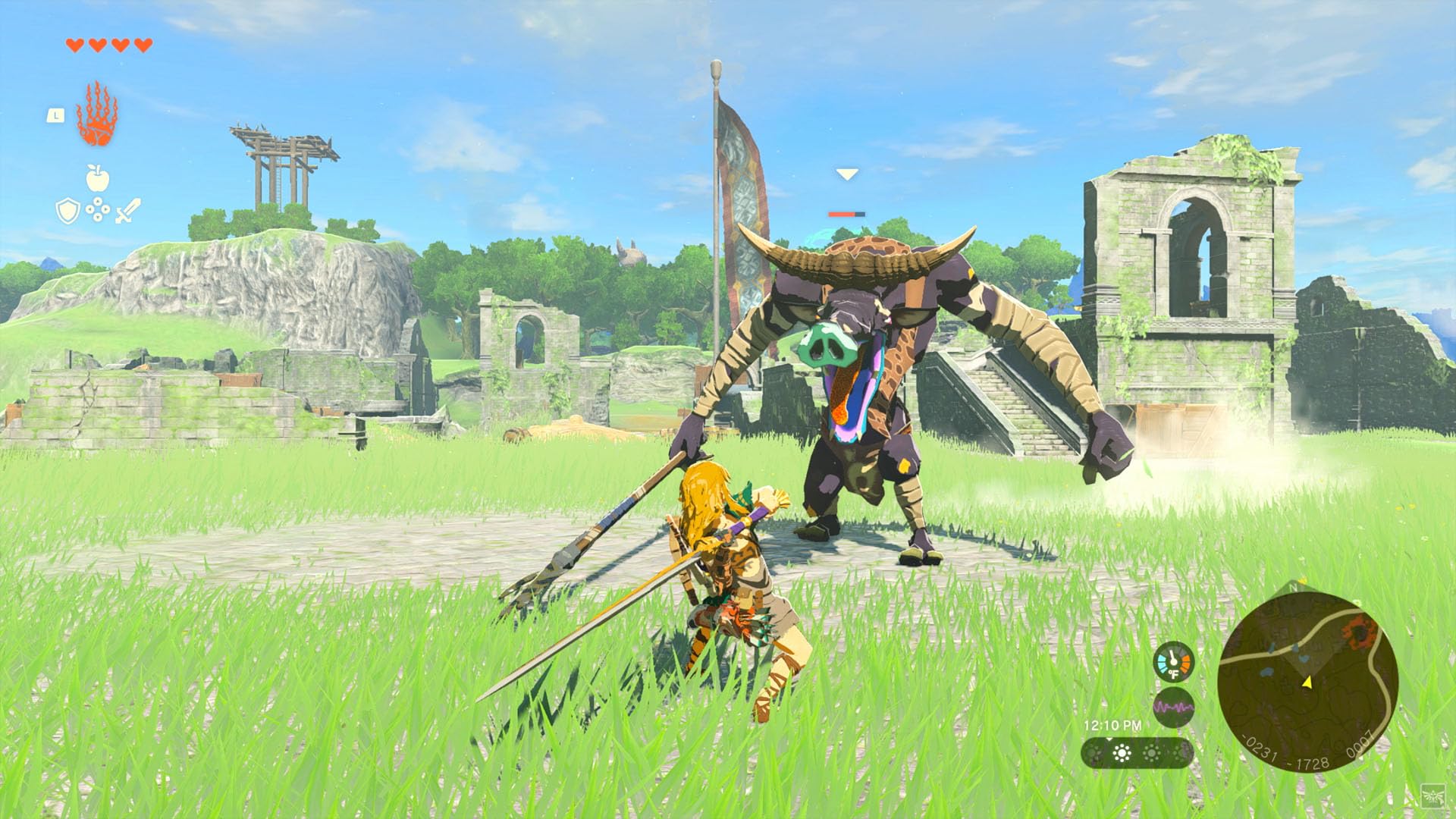Click the coordinates readout -0231 -1728
Image resolution: width=1456 pixels, height=819 pixels.
click(1285, 756)
